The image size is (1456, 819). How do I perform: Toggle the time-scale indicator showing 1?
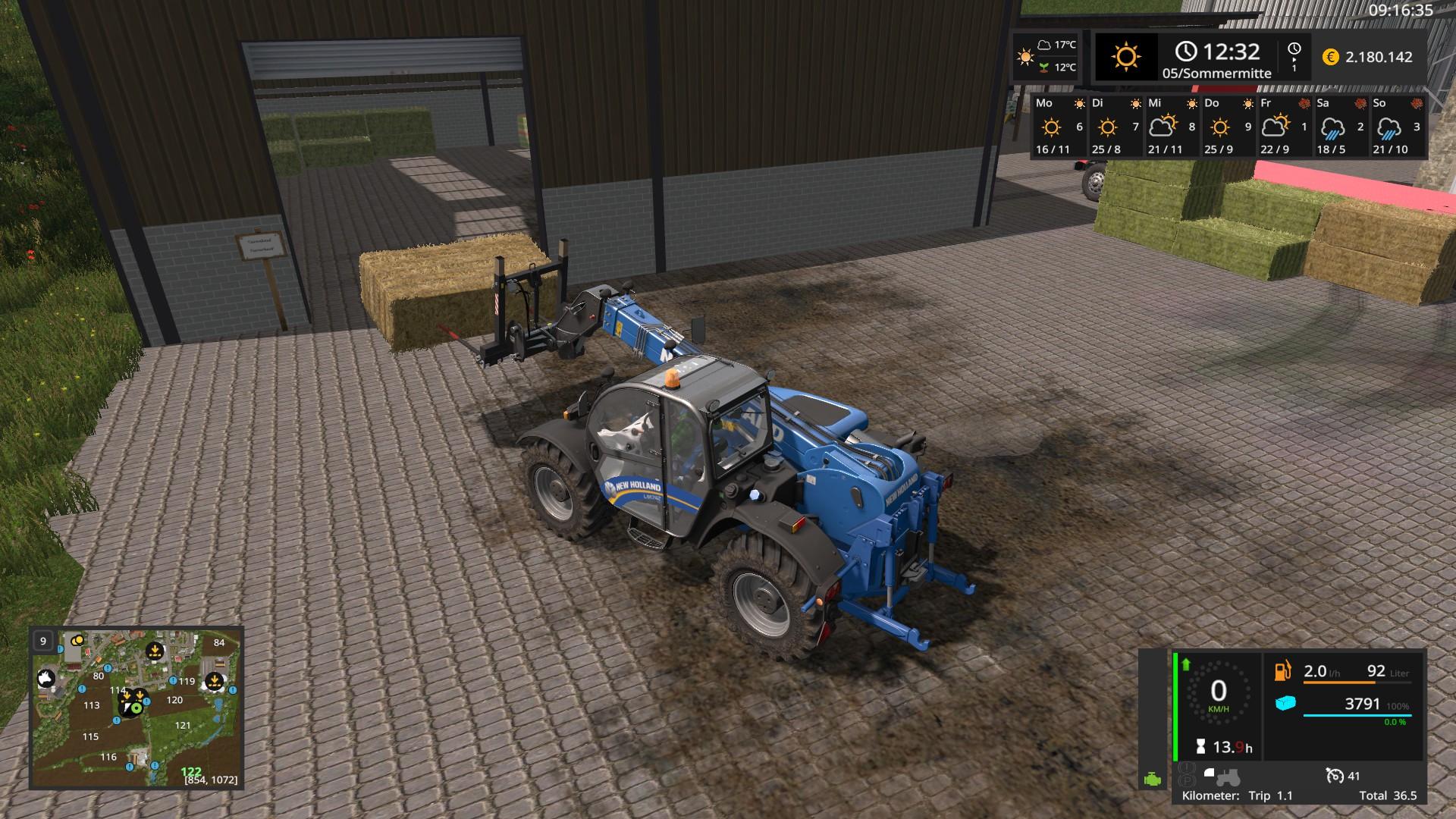pyautogui.click(x=1294, y=58)
